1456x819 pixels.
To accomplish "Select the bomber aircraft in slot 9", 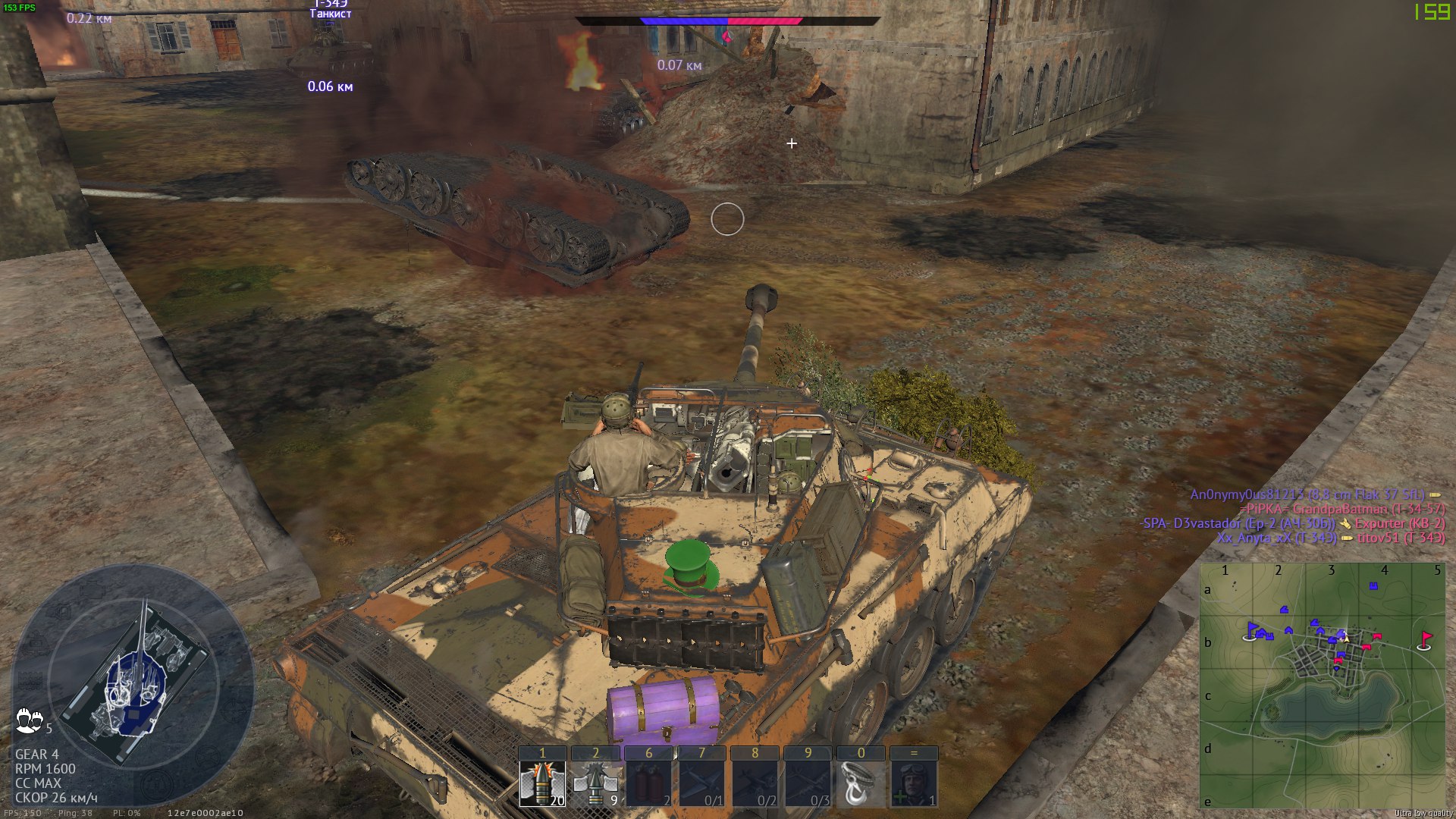I will 808,783.
